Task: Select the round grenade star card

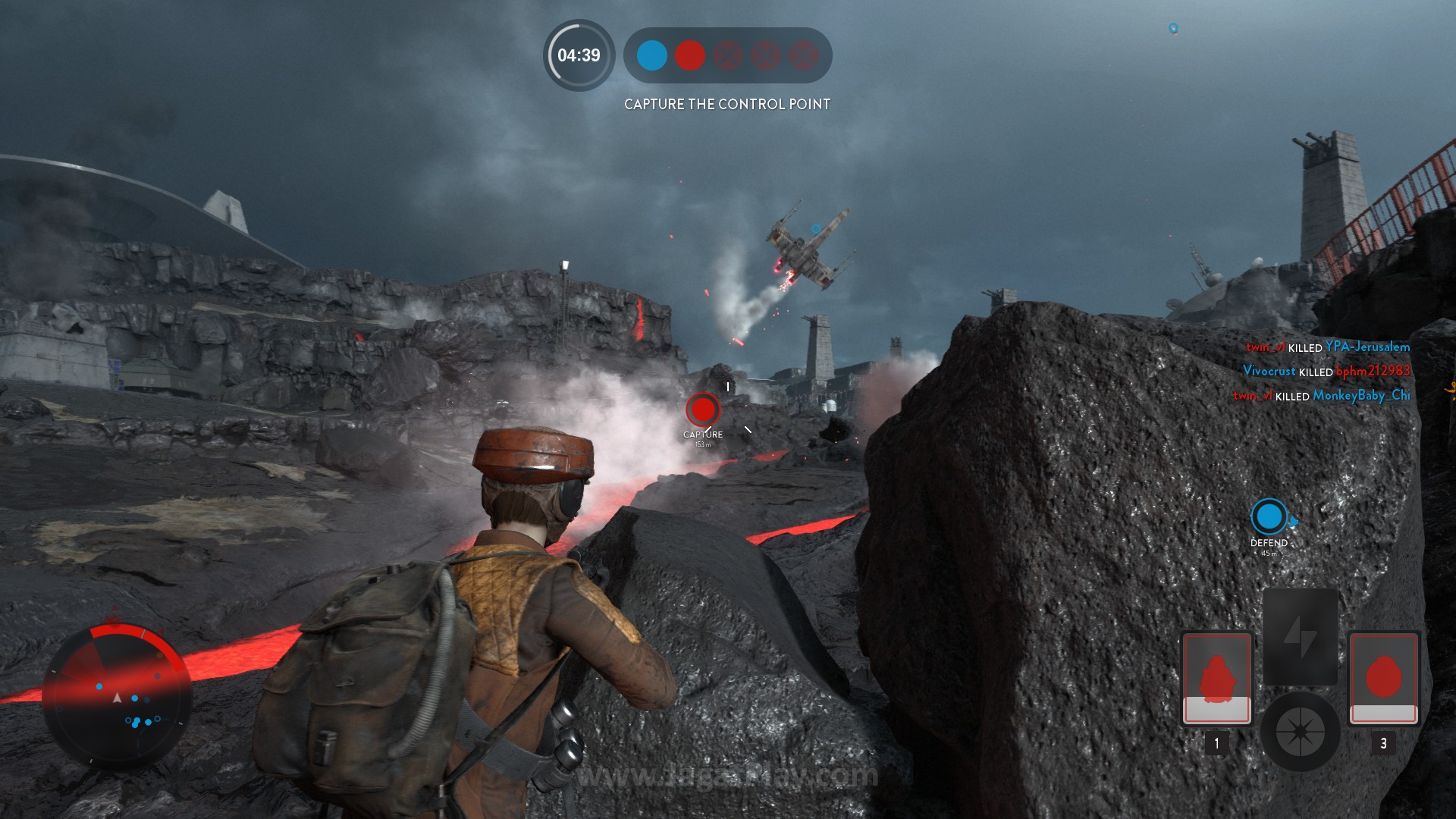Action: pyautogui.click(x=1383, y=678)
